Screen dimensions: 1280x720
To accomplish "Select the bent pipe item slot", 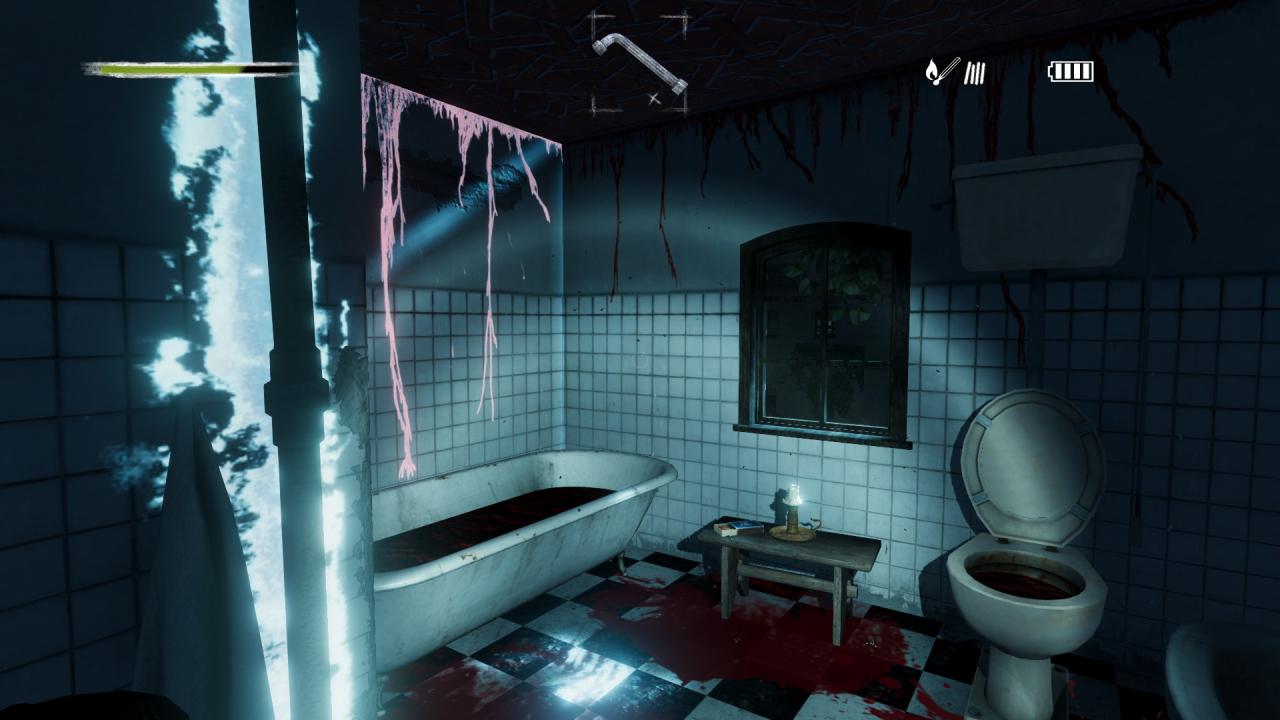I will pos(639,64).
